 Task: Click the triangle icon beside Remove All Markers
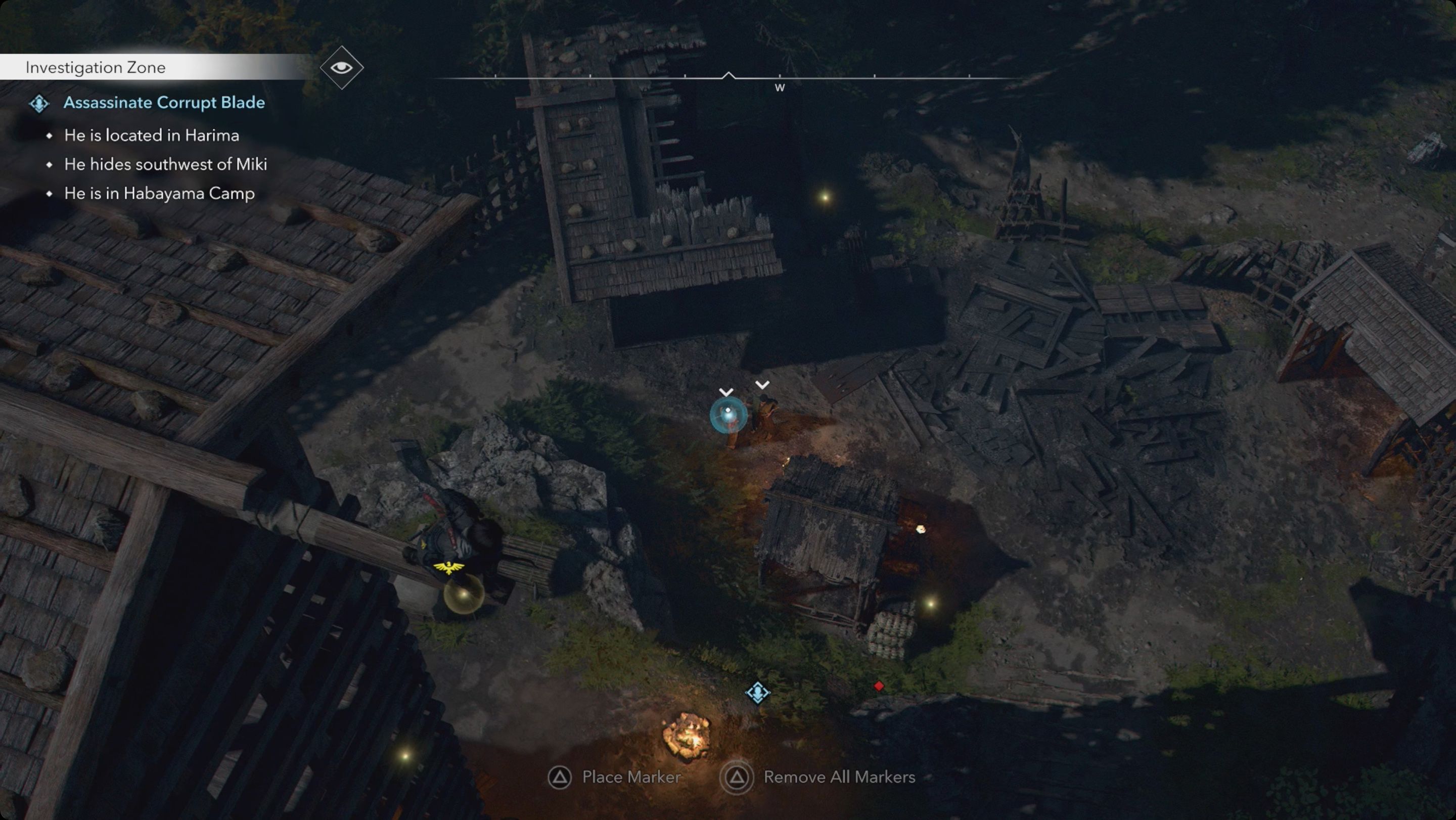(x=738, y=777)
